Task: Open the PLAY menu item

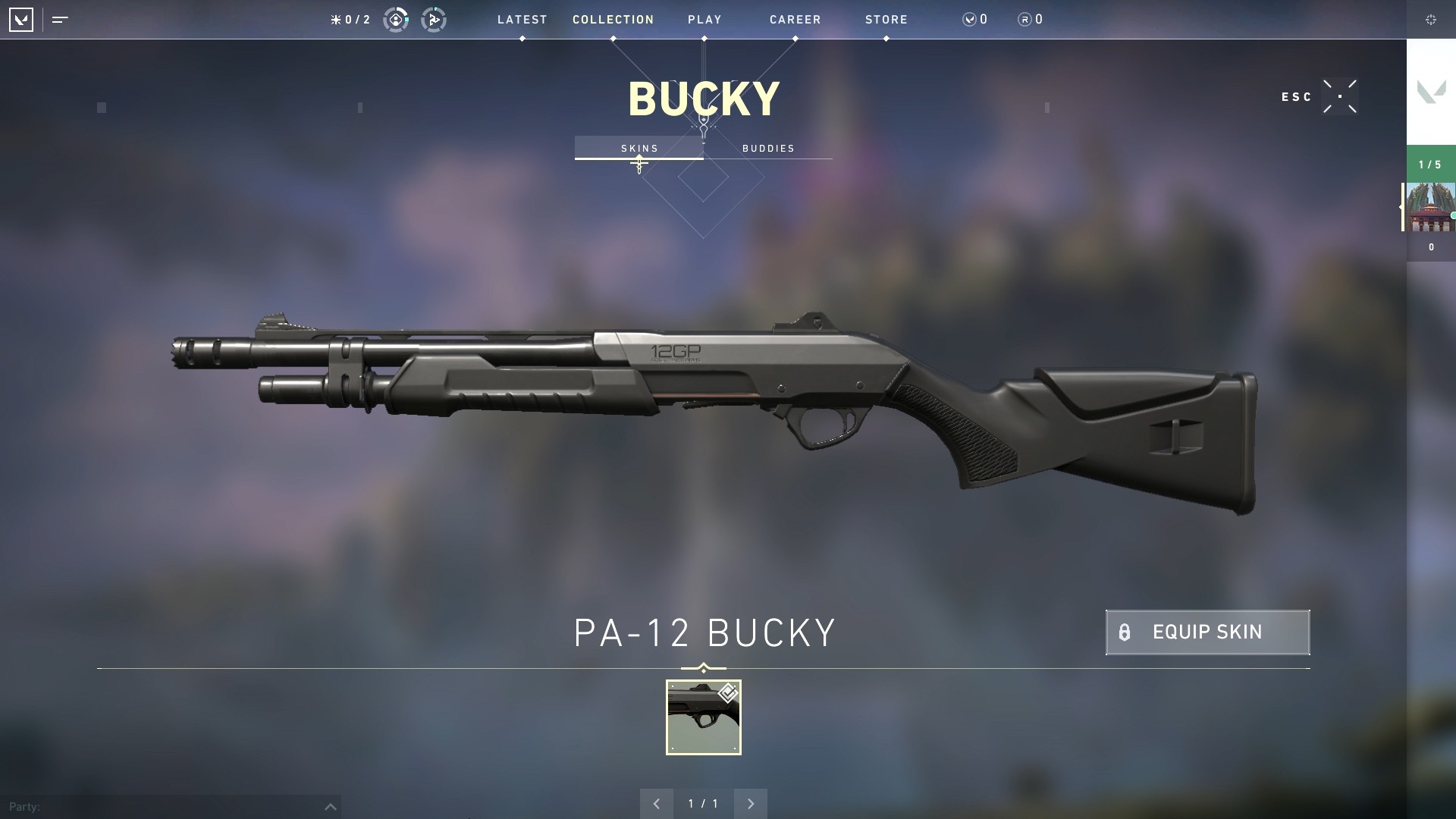Action: [x=704, y=20]
